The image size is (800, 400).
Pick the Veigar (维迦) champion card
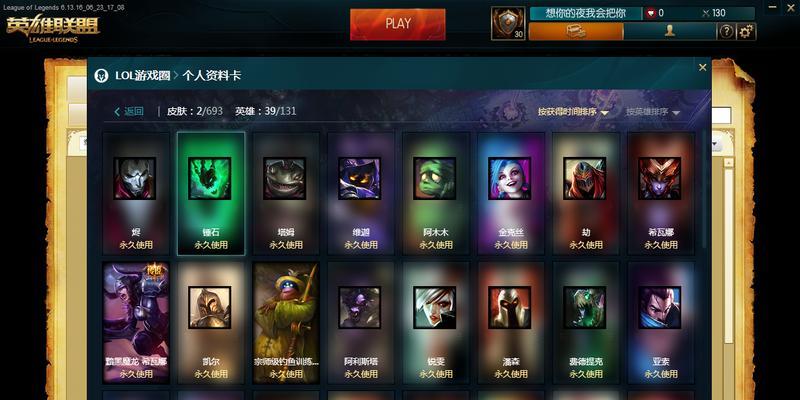click(x=360, y=193)
